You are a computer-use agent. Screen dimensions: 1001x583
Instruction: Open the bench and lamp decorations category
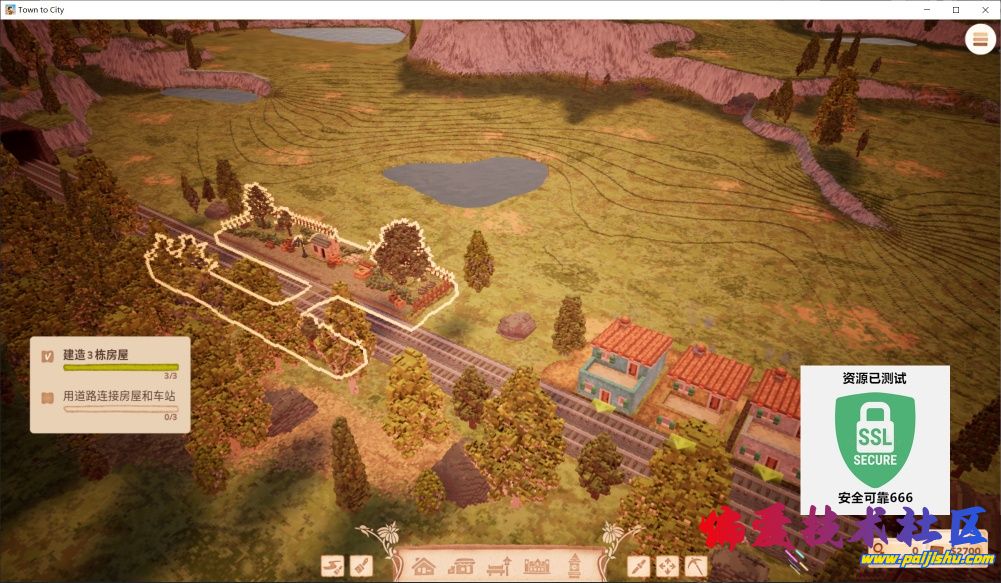pyautogui.click(x=498, y=566)
